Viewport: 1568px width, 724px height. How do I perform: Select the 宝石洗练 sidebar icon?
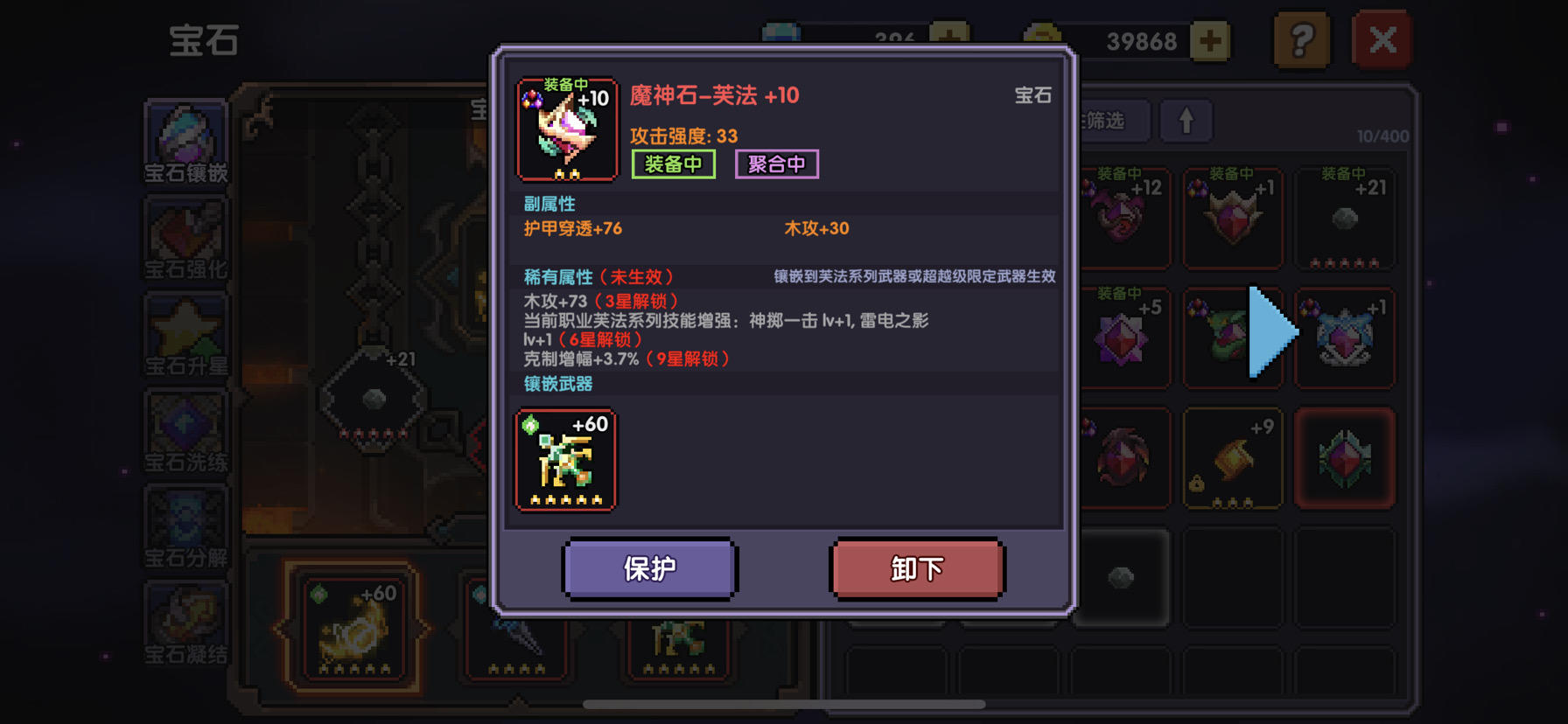pos(185,428)
